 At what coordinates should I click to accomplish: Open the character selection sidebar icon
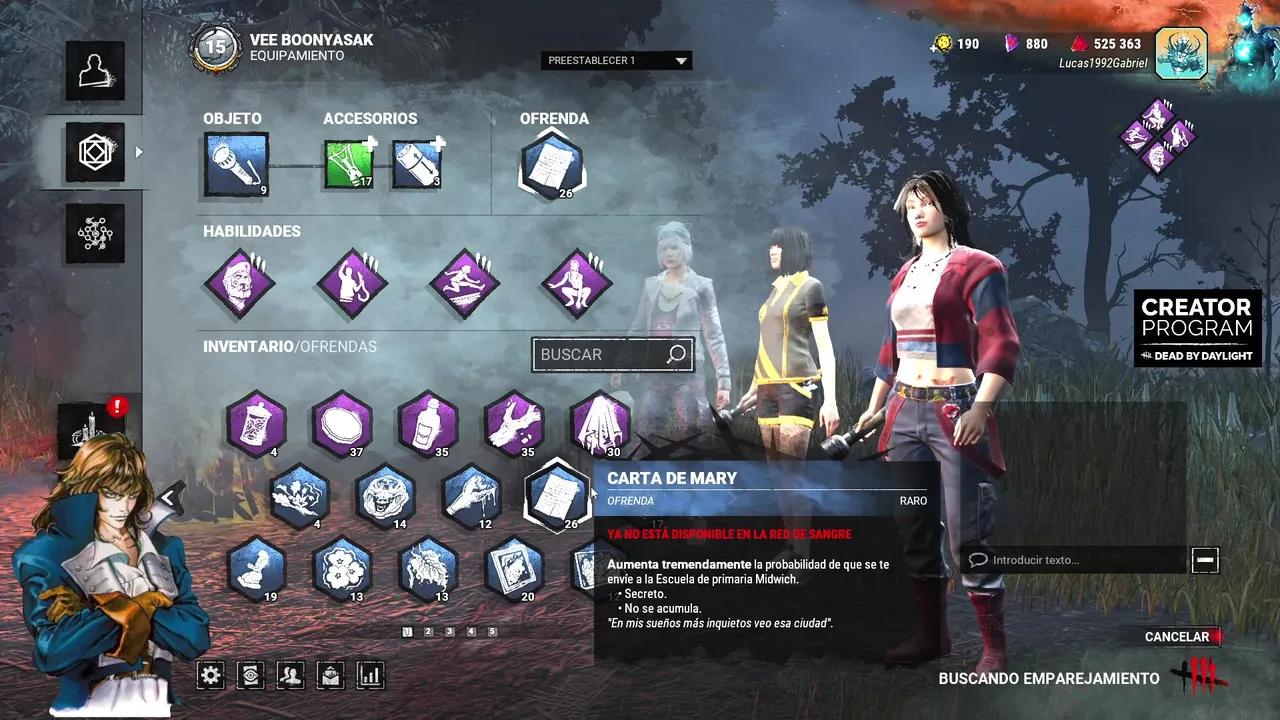pos(95,70)
